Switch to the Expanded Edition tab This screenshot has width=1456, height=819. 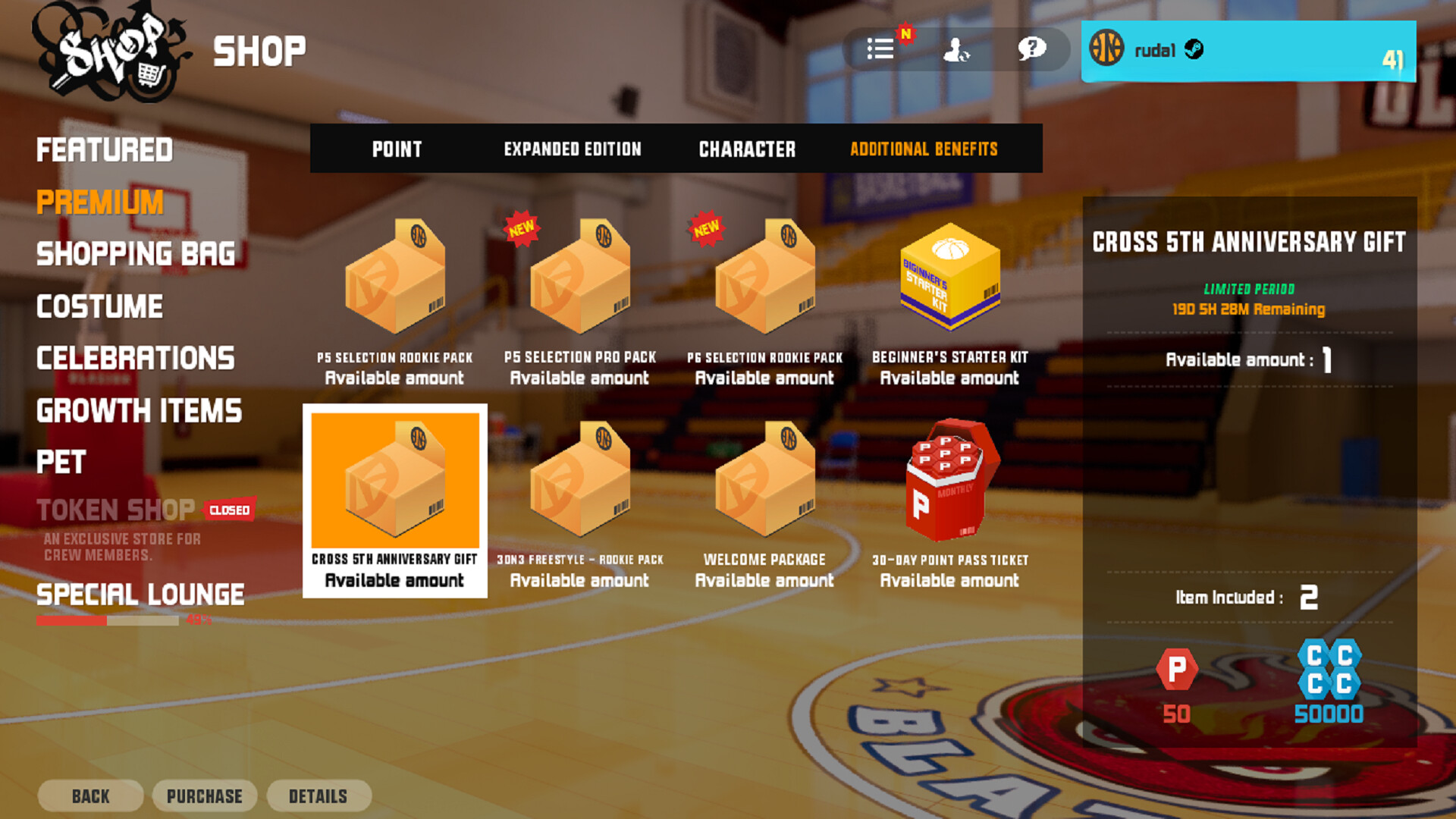pos(573,149)
